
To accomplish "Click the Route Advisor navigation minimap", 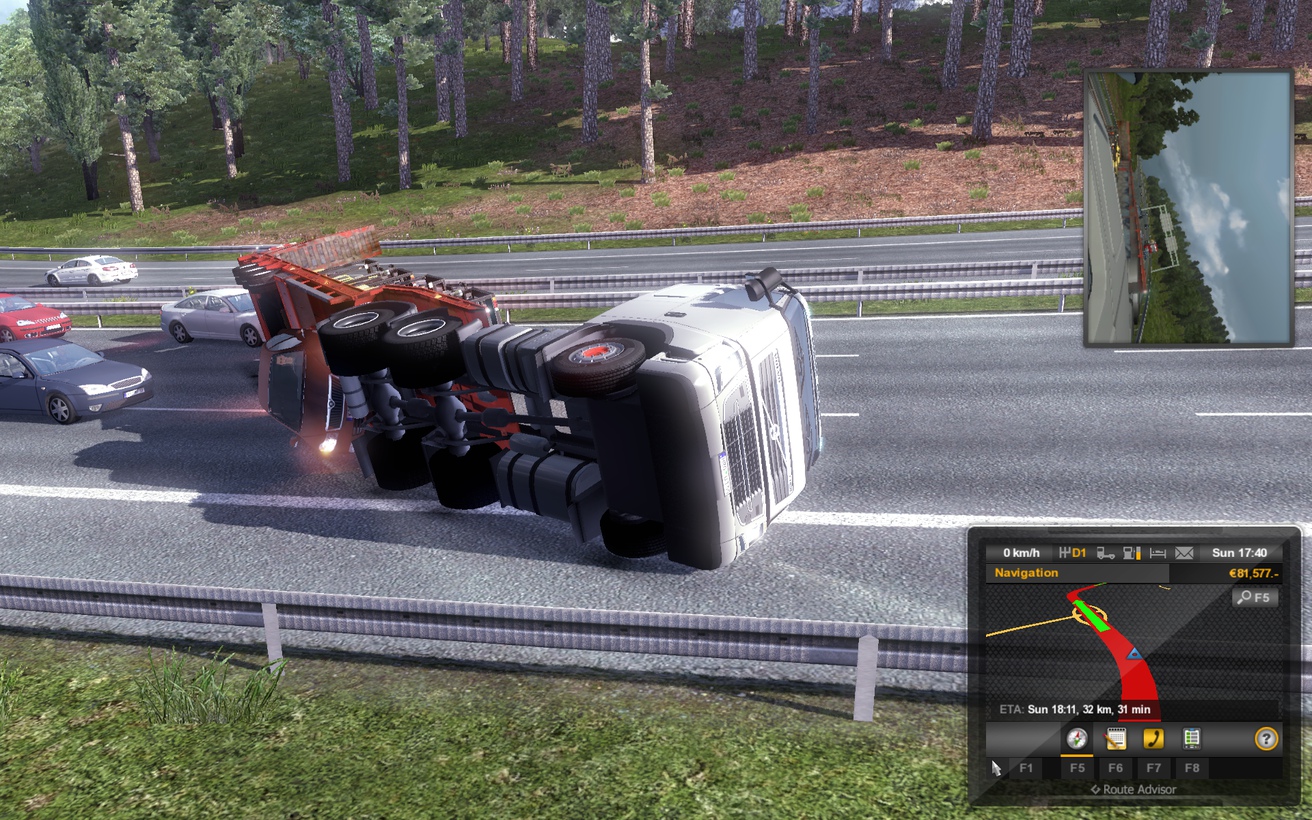I will pyautogui.click(x=1120, y=645).
